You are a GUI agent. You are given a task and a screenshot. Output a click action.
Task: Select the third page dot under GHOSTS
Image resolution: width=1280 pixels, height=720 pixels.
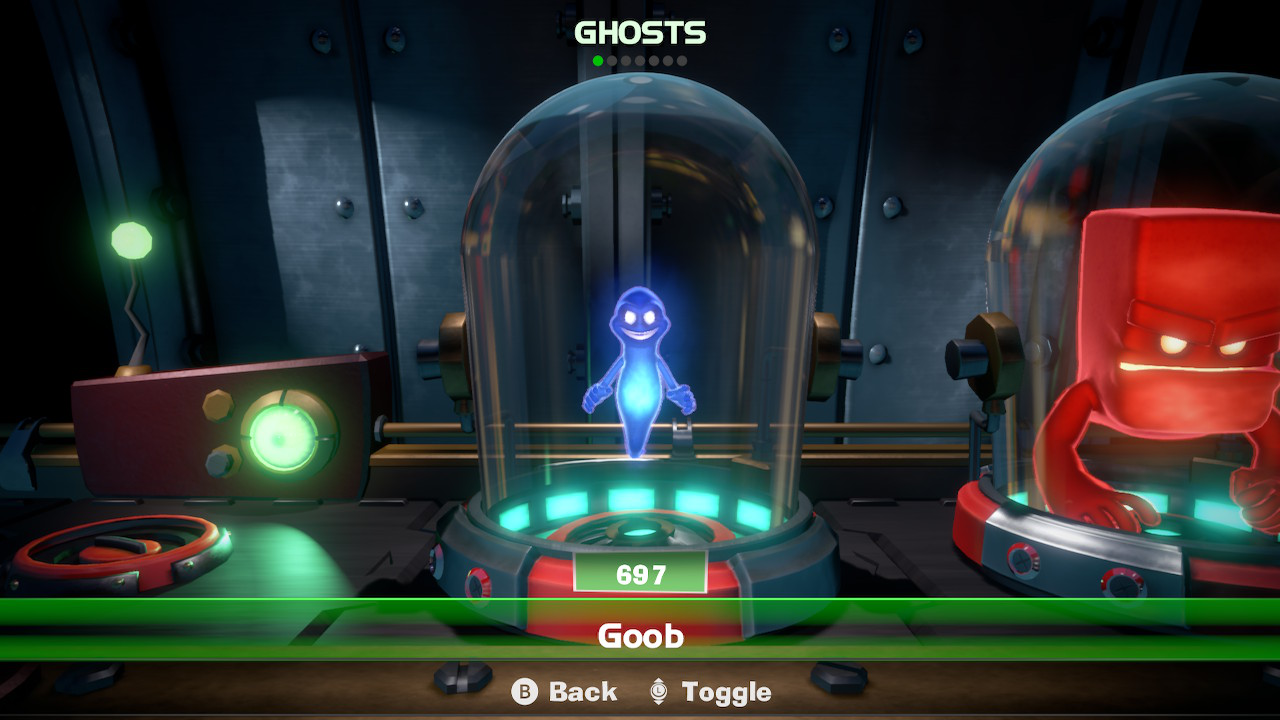pos(626,60)
